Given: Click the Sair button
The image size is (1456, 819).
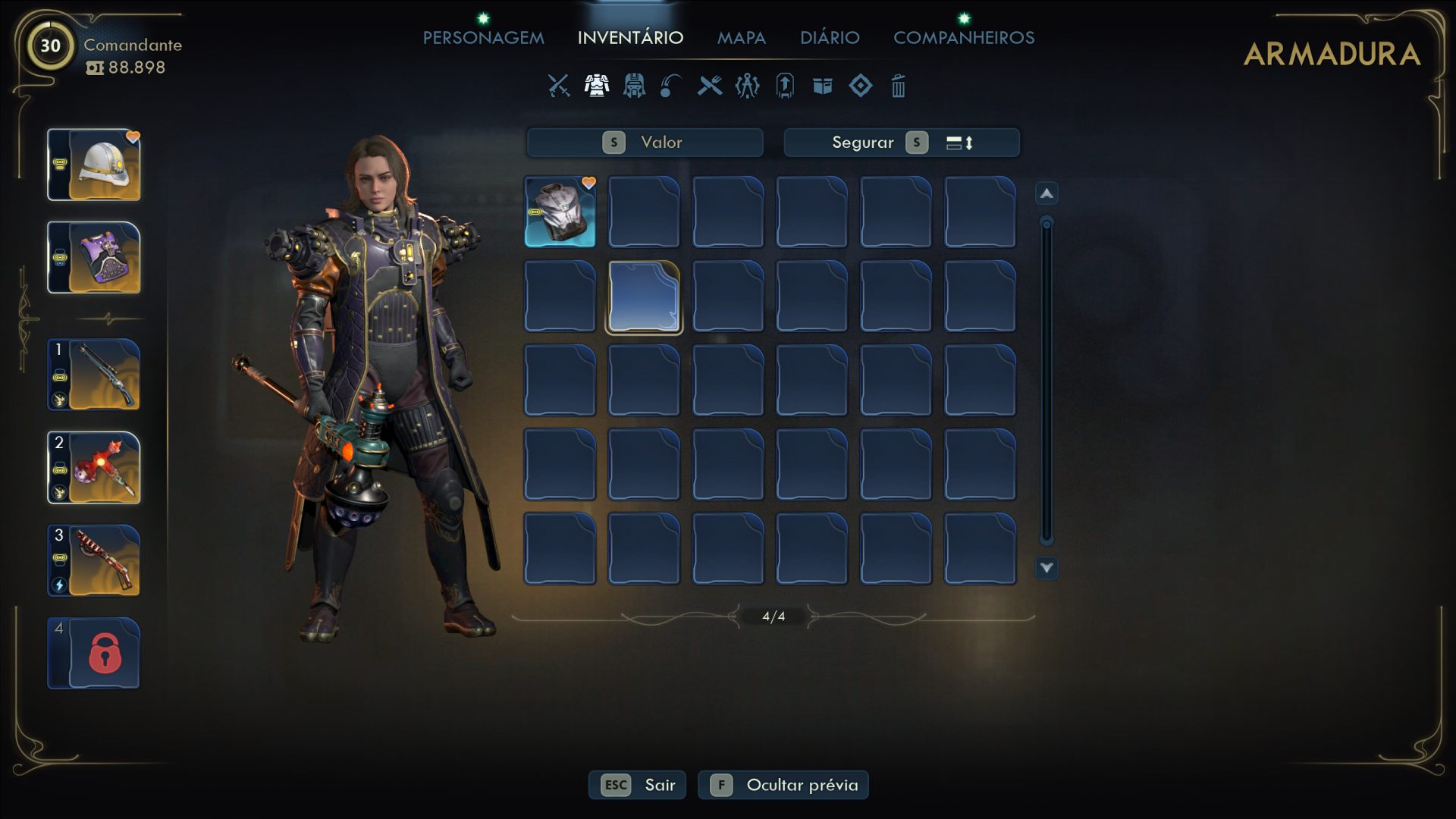Looking at the screenshot, I should 637,785.
